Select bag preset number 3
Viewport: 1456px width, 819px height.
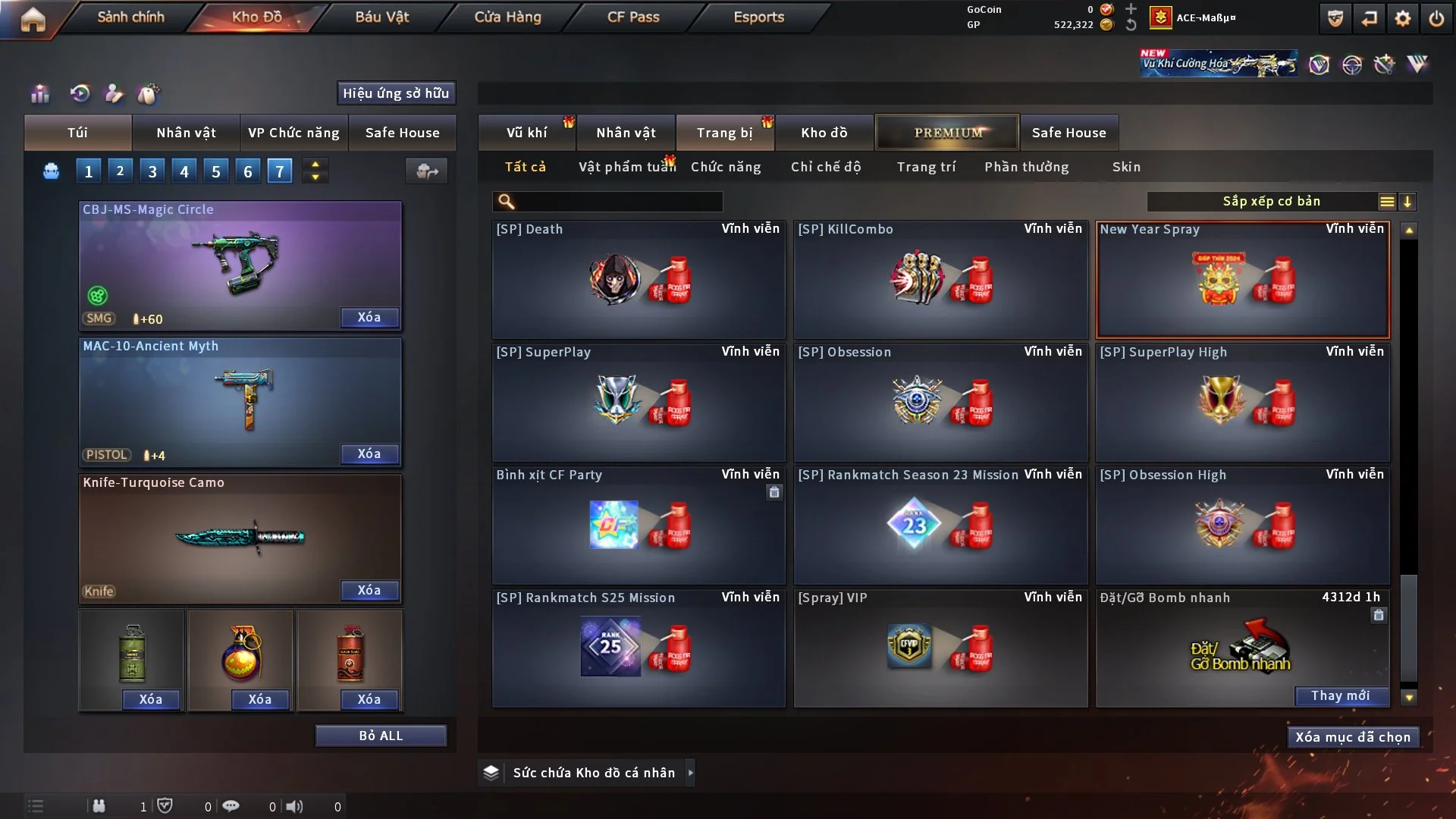click(152, 171)
